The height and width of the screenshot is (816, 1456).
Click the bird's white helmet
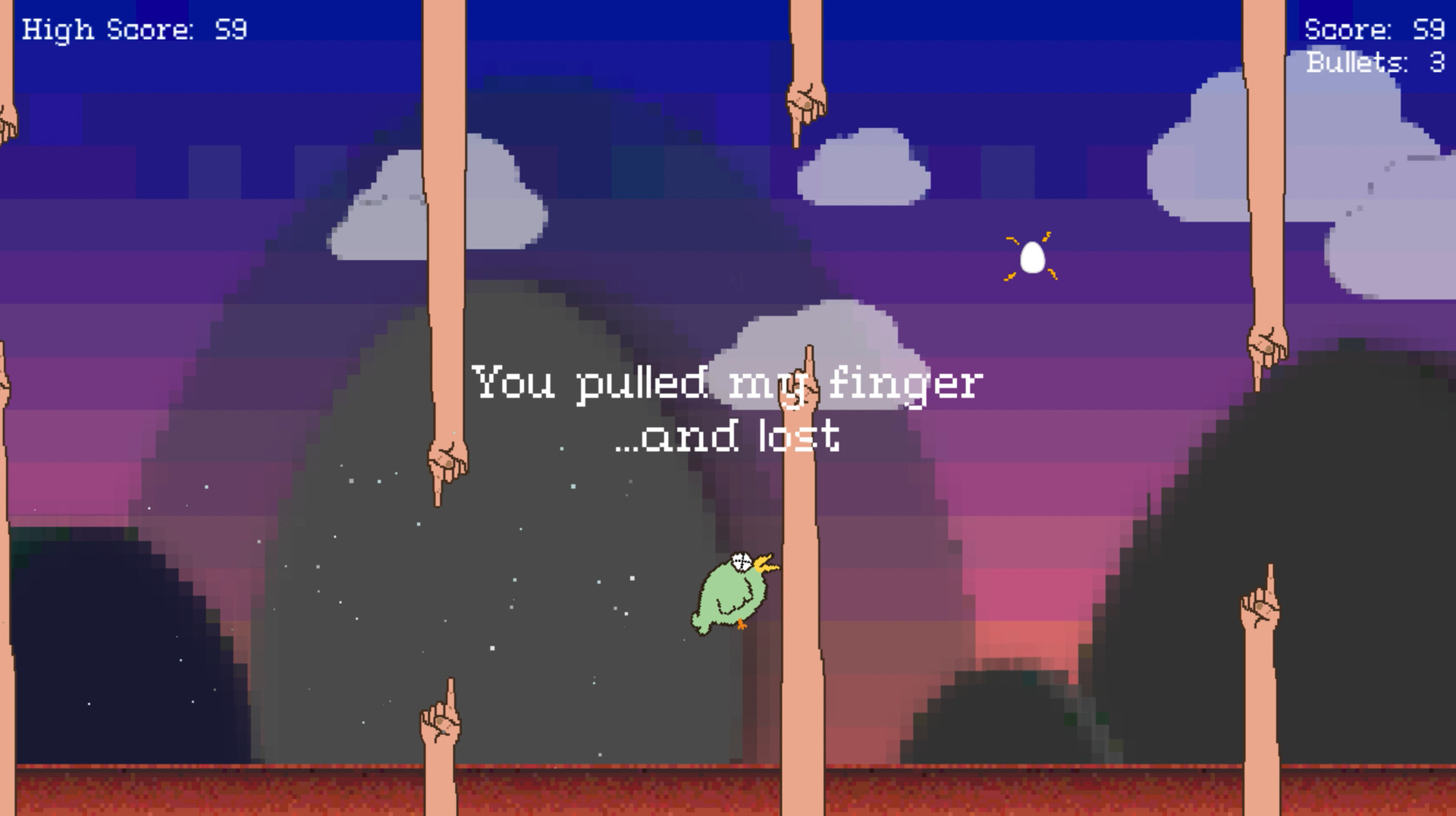(742, 561)
